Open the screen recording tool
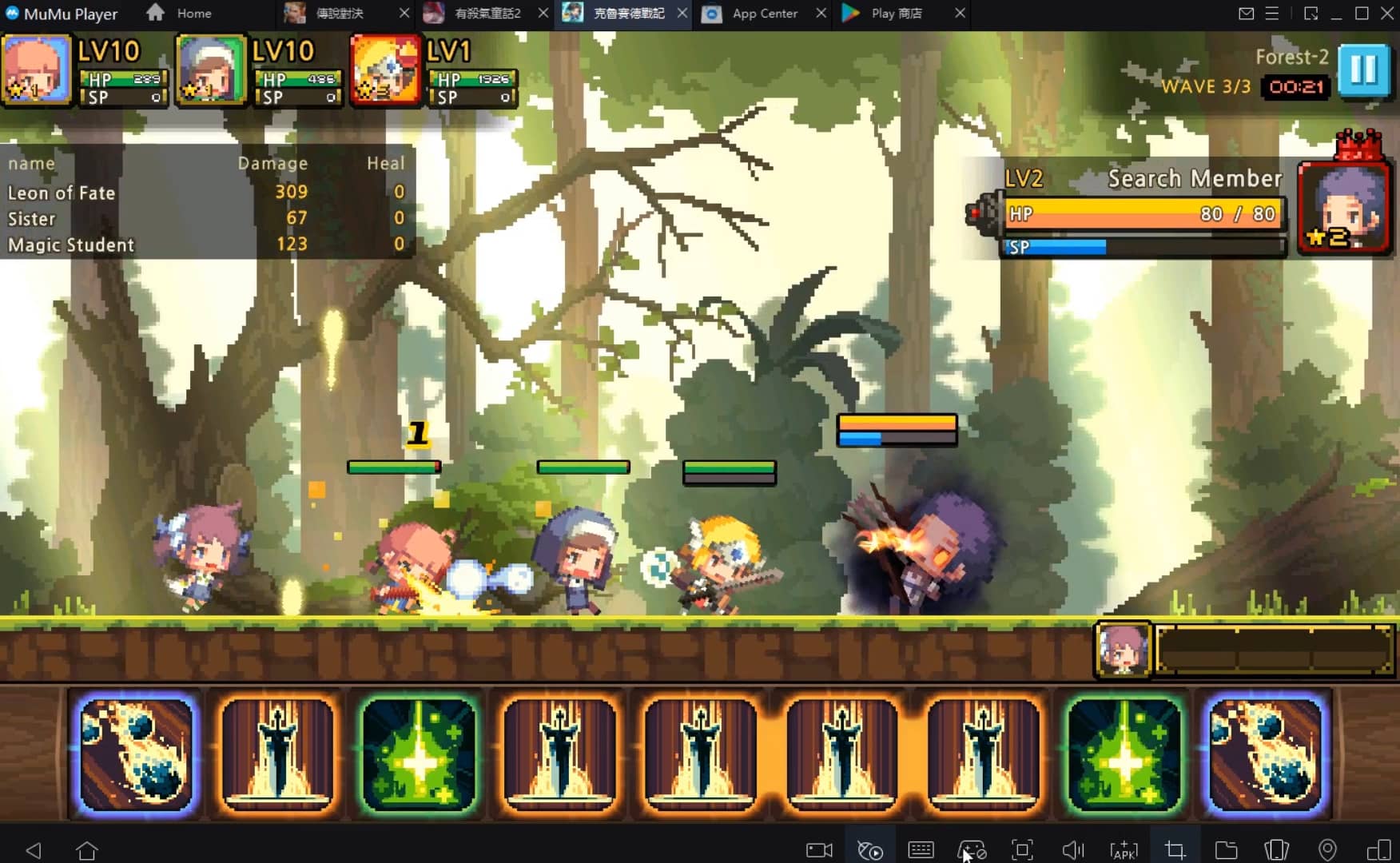This screenshot has height=863, width=1400. pos(818,849)
